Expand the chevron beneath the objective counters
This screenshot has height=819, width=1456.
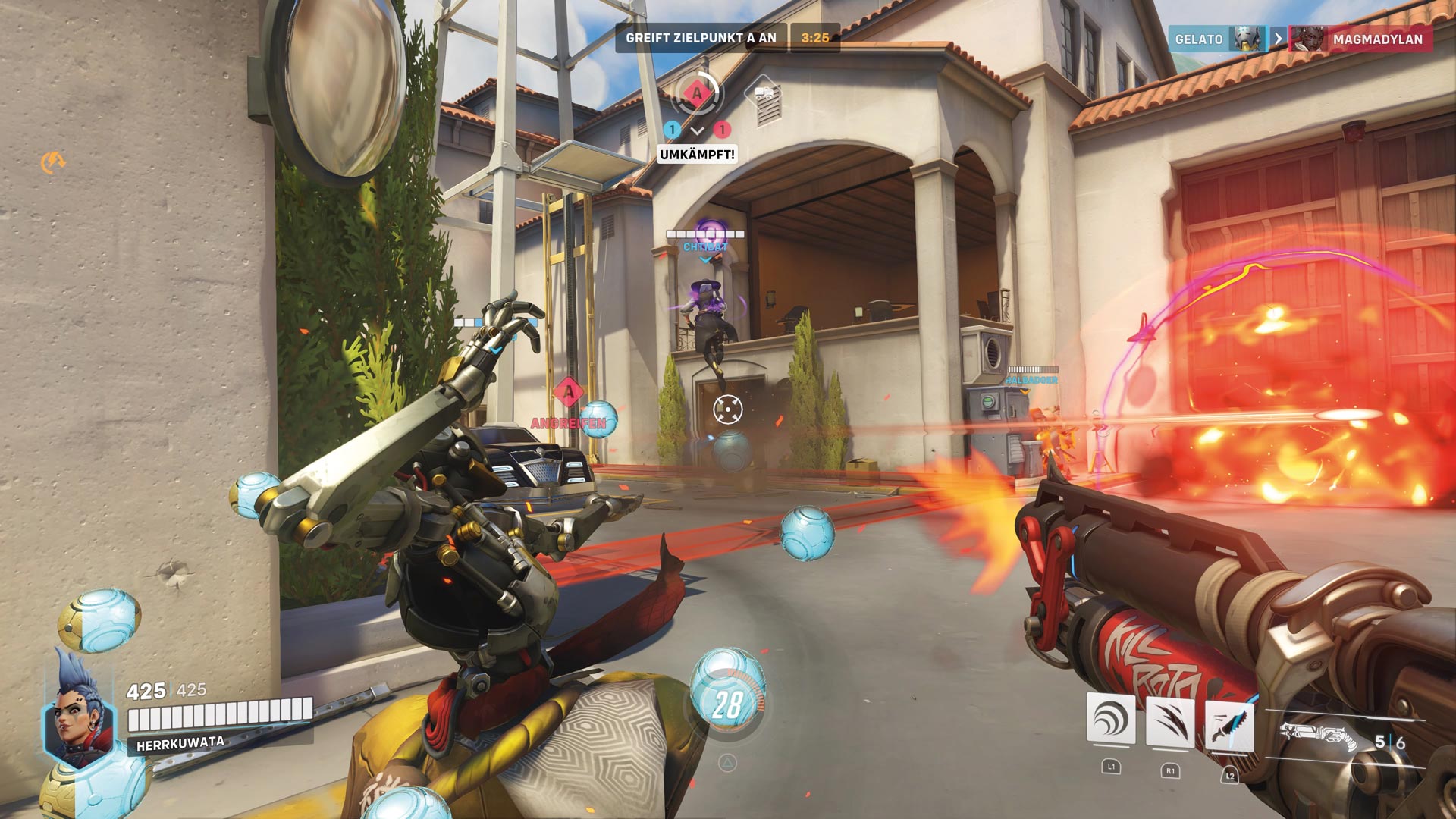[x=696, y=130]
